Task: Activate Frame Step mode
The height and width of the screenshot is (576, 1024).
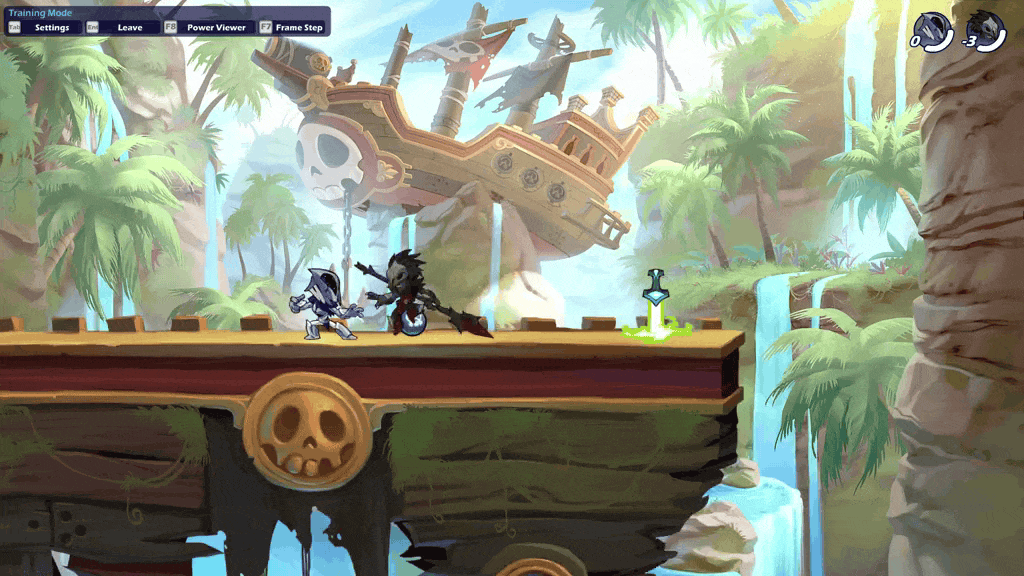Action: [292, 27]
